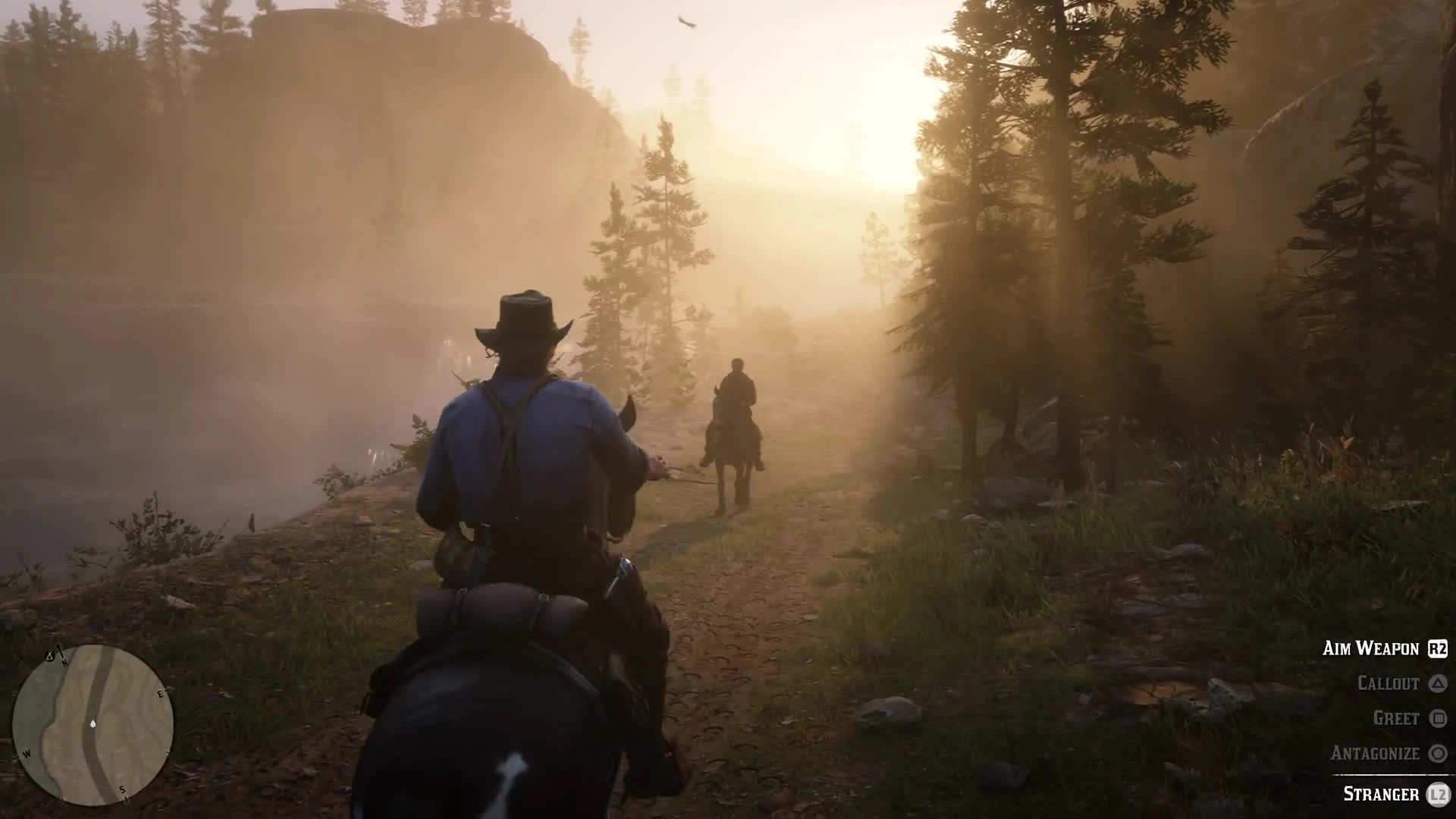The image size is (1456, 819).
Task: Click the bird flying in the sky
Action: point(685,23)
